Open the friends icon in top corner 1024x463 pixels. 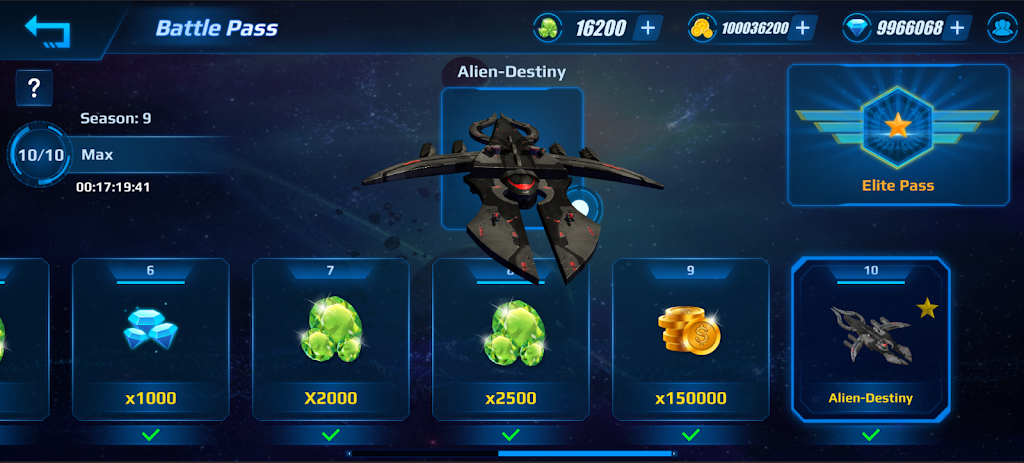click(1001, 28)
